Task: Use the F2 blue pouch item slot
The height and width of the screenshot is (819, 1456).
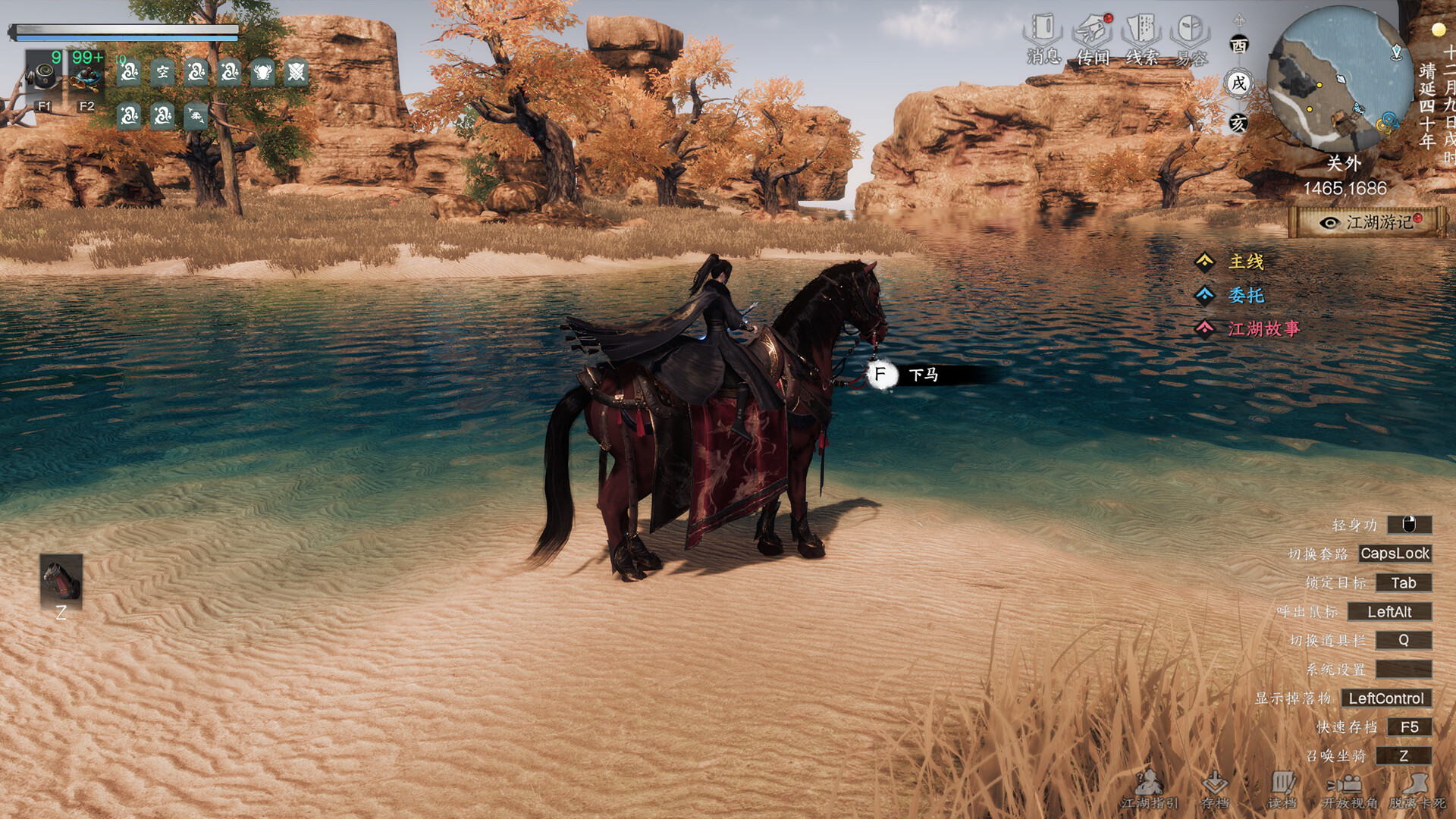Action: 86,79
